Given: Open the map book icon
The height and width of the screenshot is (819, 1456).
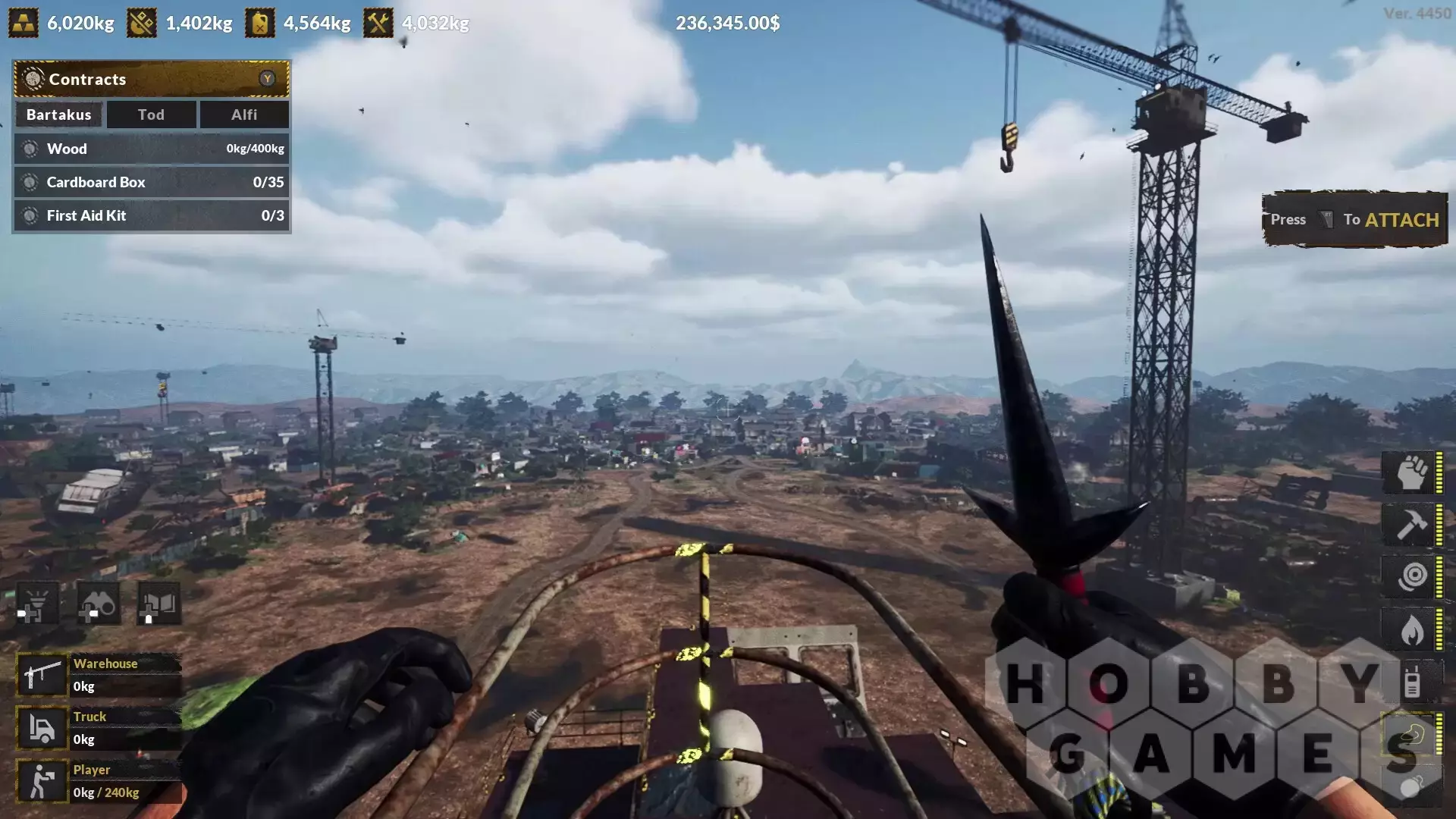Looking at the screenshot, I should coord(158,604).
